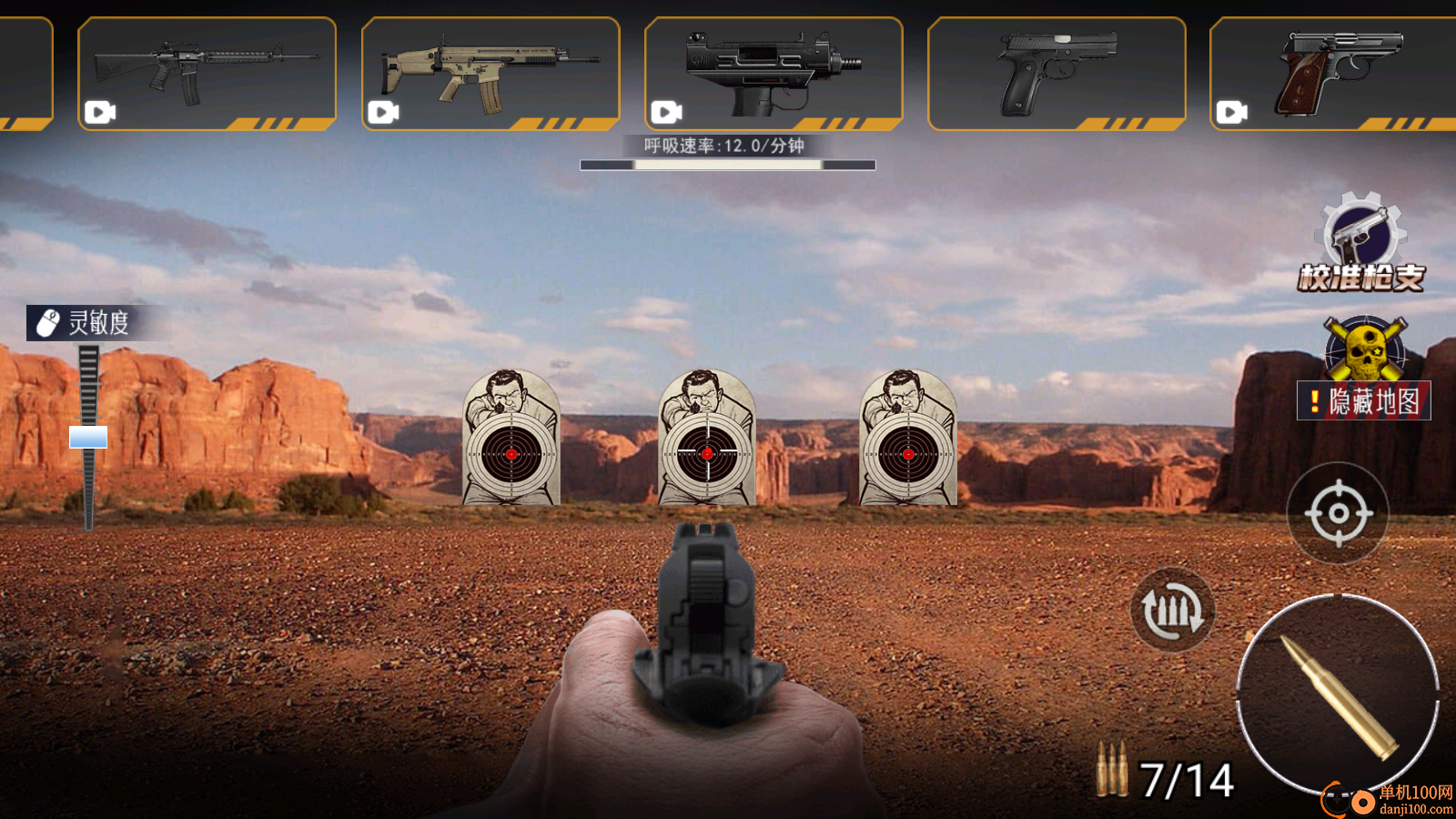Toggle the 隐藏地图 hidden map button
Screen dimensions: 1456x819
tap(1364, 401)
